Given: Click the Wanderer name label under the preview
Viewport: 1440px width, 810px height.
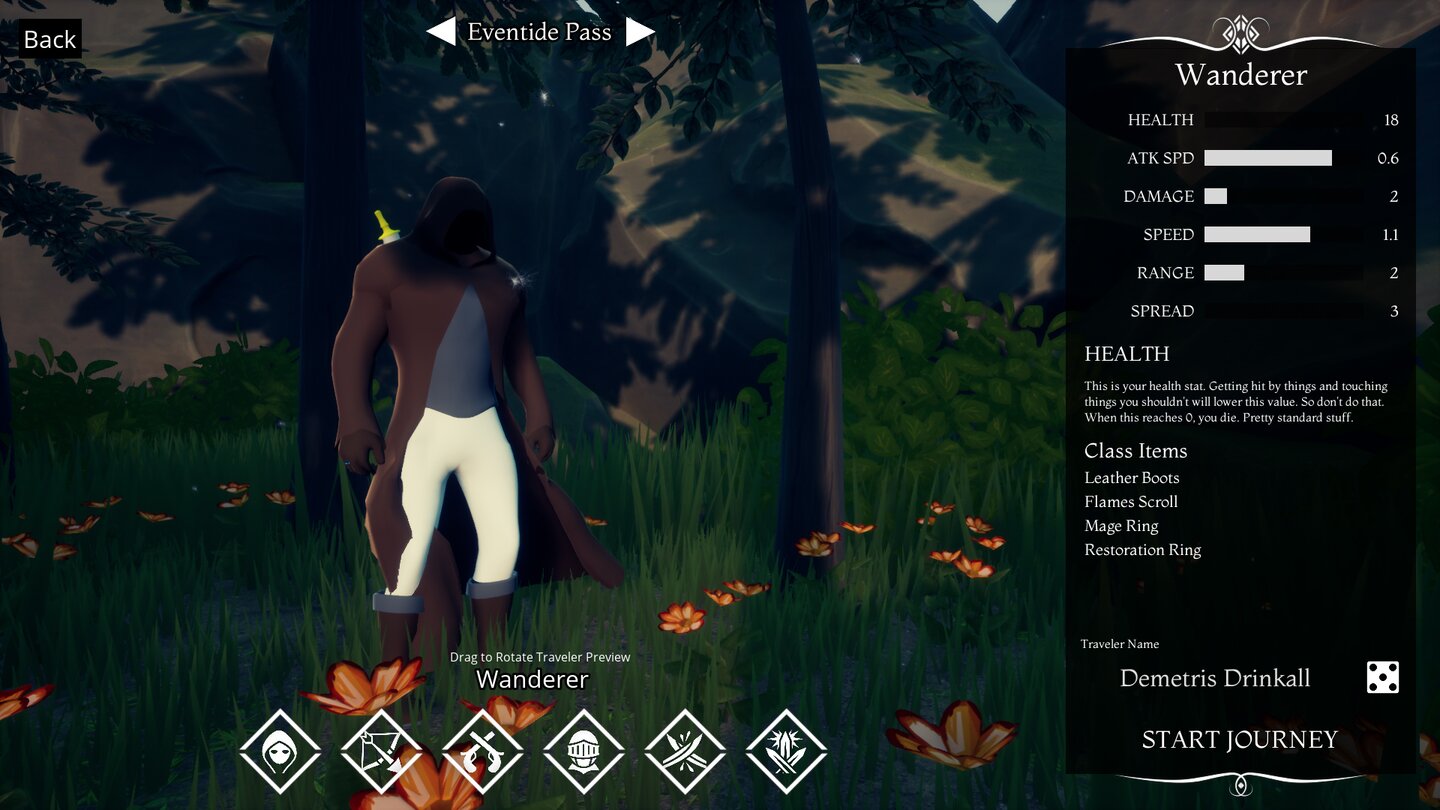Looking at the screenshot, I should (531, 679).
